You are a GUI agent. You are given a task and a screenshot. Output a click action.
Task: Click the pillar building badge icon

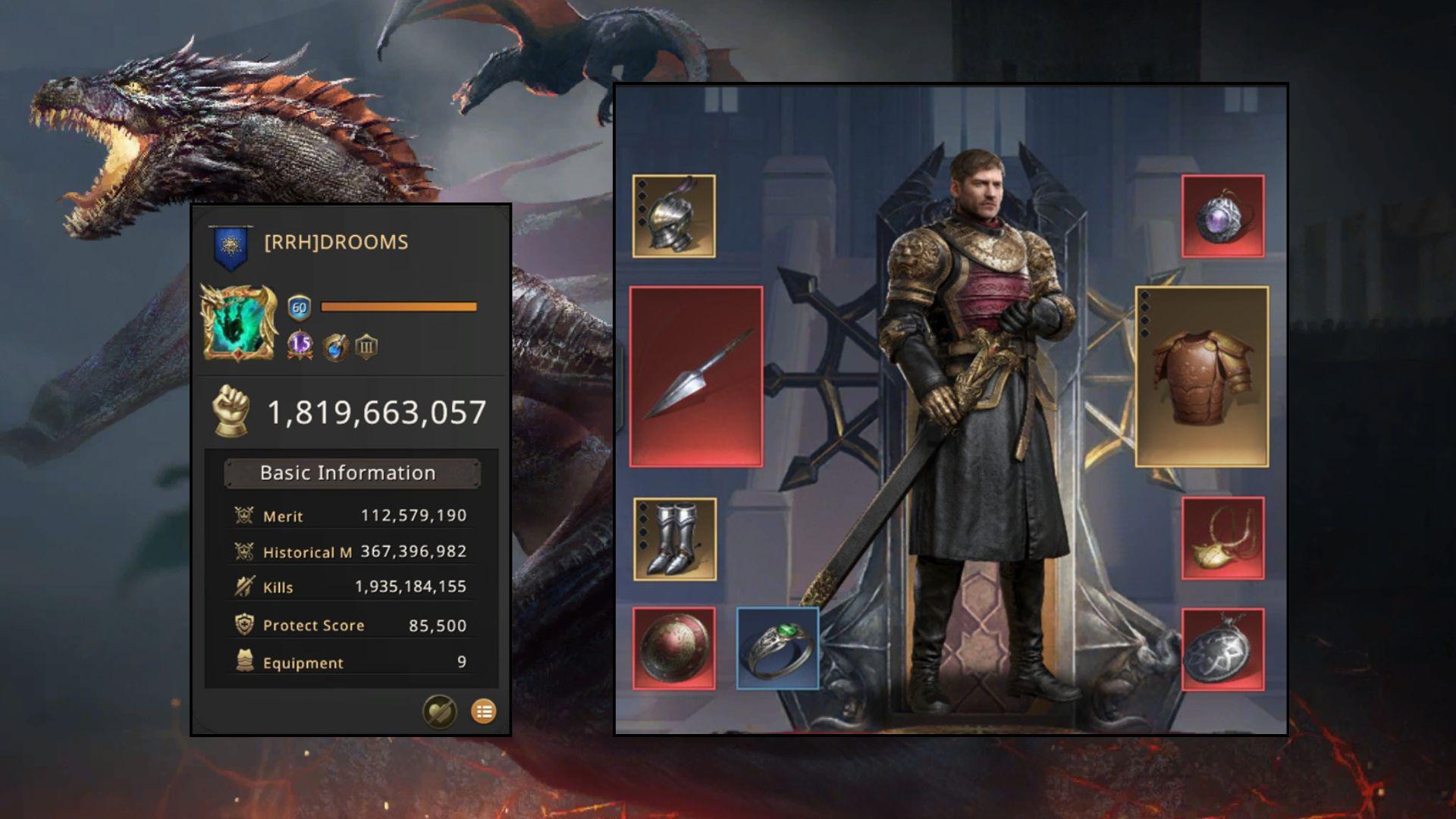[366, 347]
